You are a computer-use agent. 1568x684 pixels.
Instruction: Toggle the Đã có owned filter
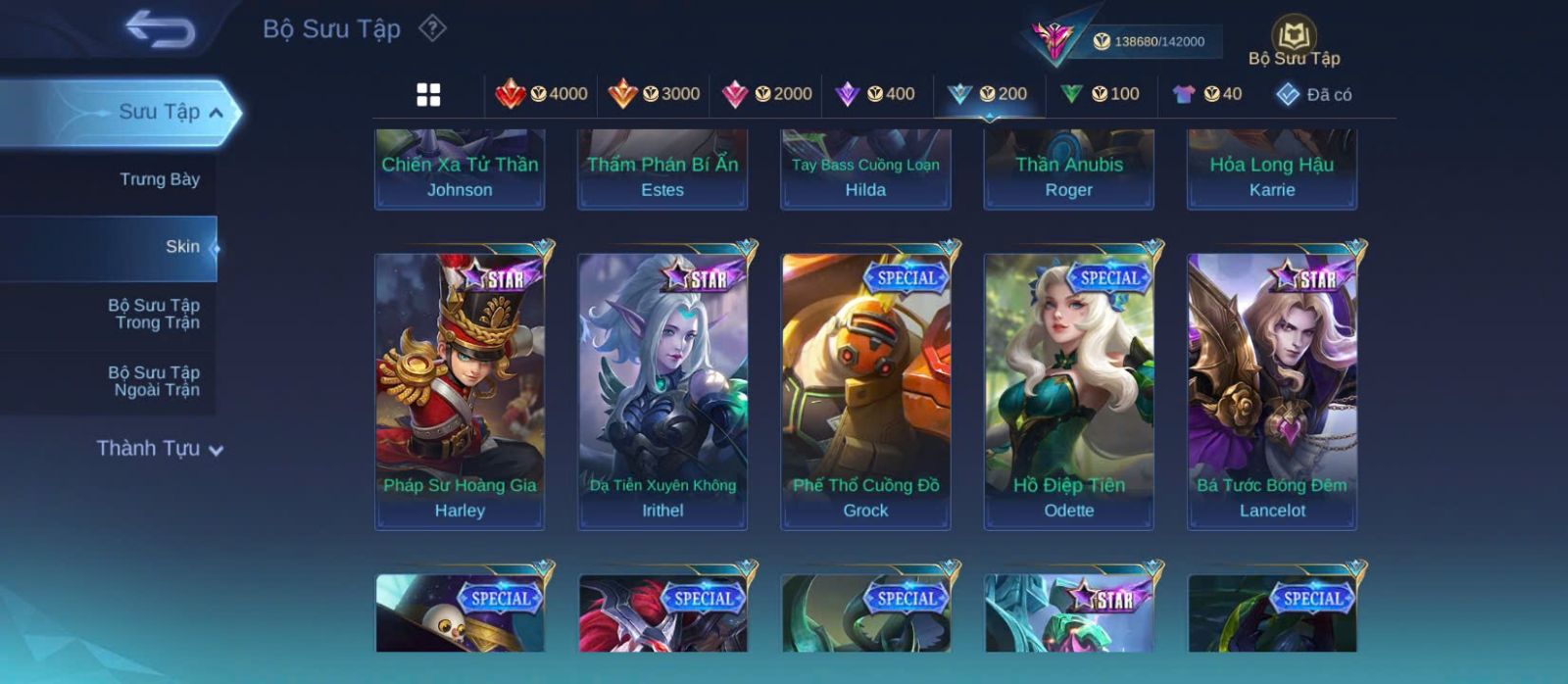click(x=1314, y=94)
